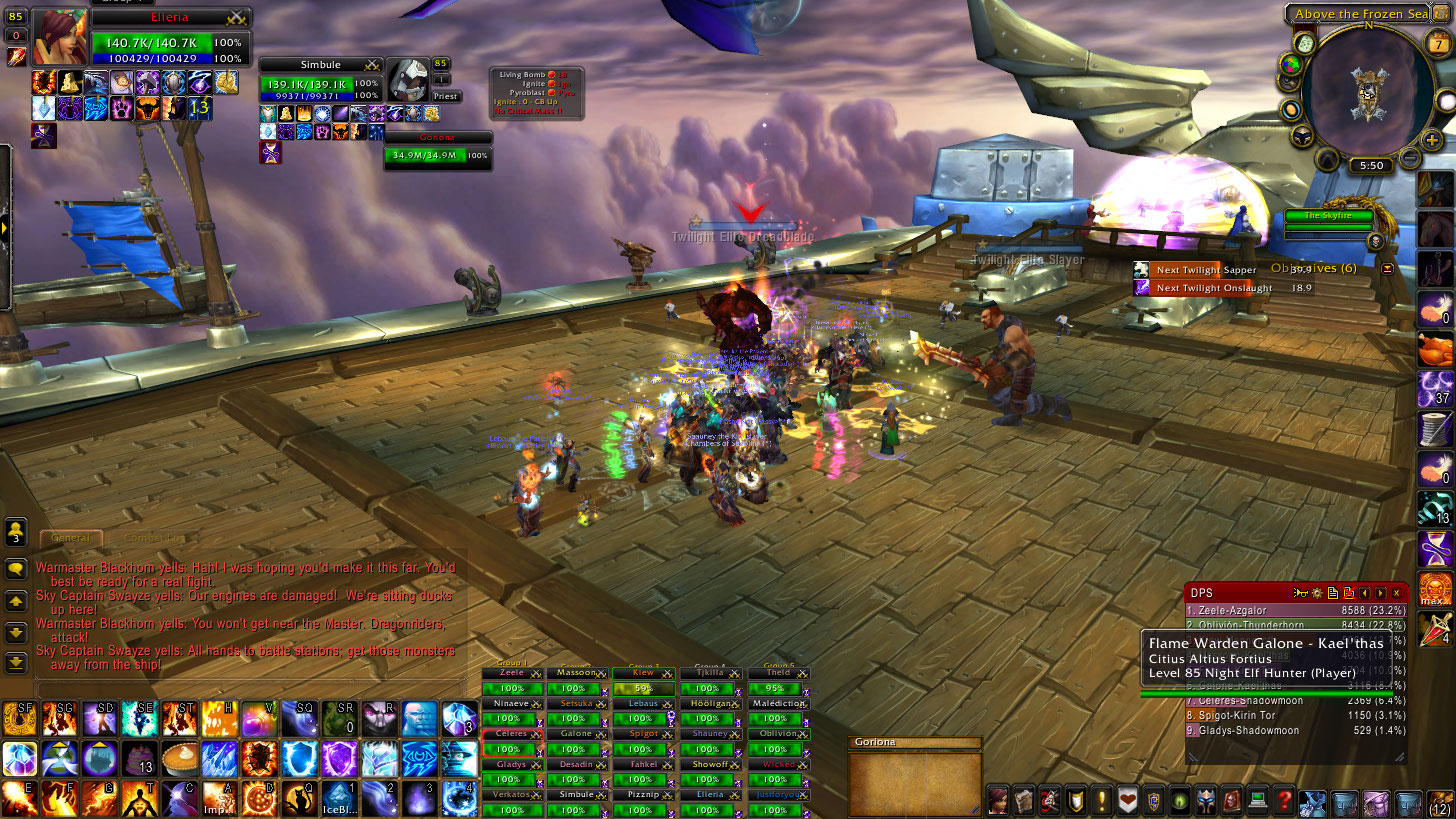The image size is (1456, 819).
Task: Use the birthday cake item with 13 charges
Action: 140,759
